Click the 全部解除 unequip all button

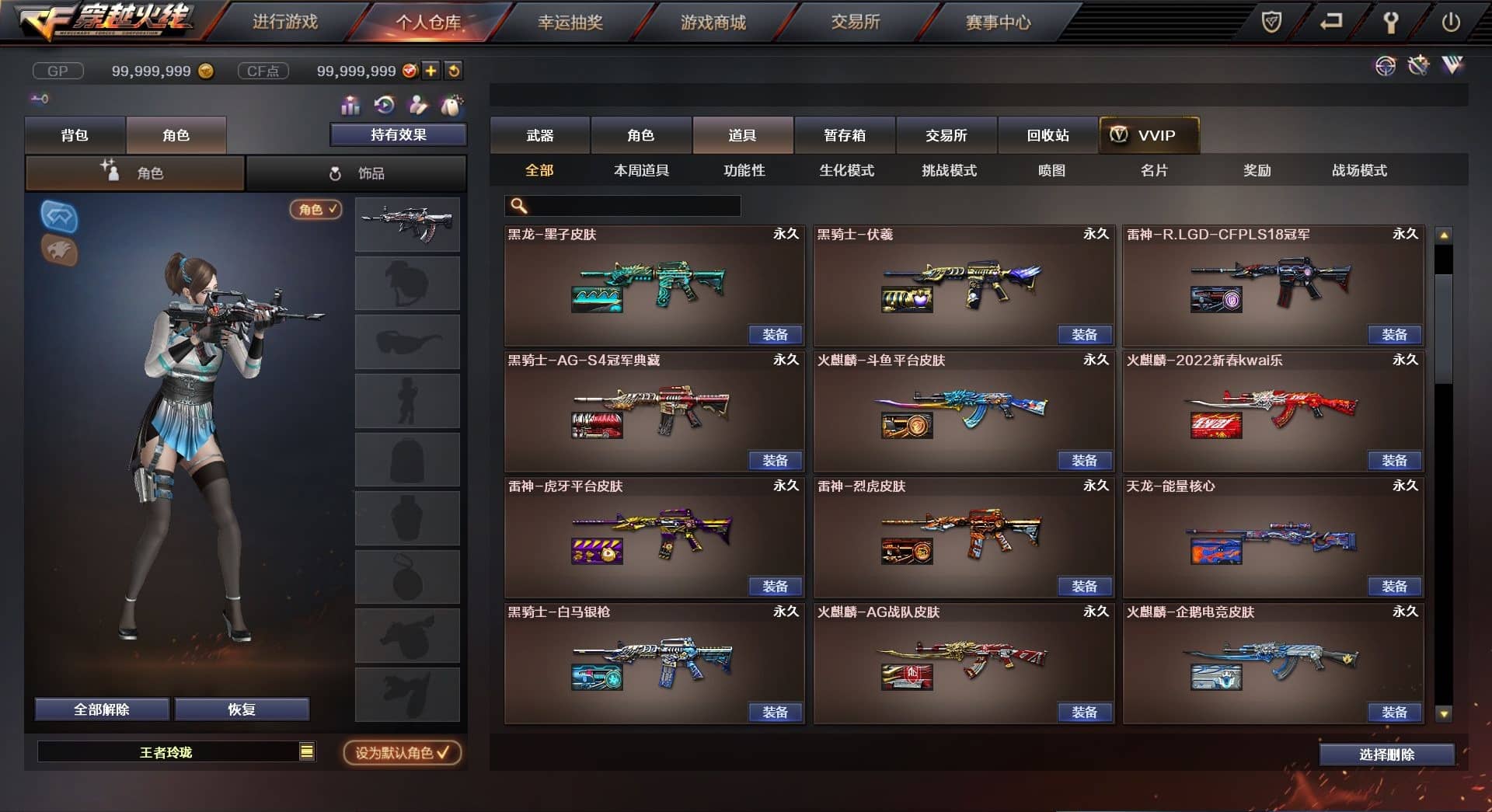101,709
